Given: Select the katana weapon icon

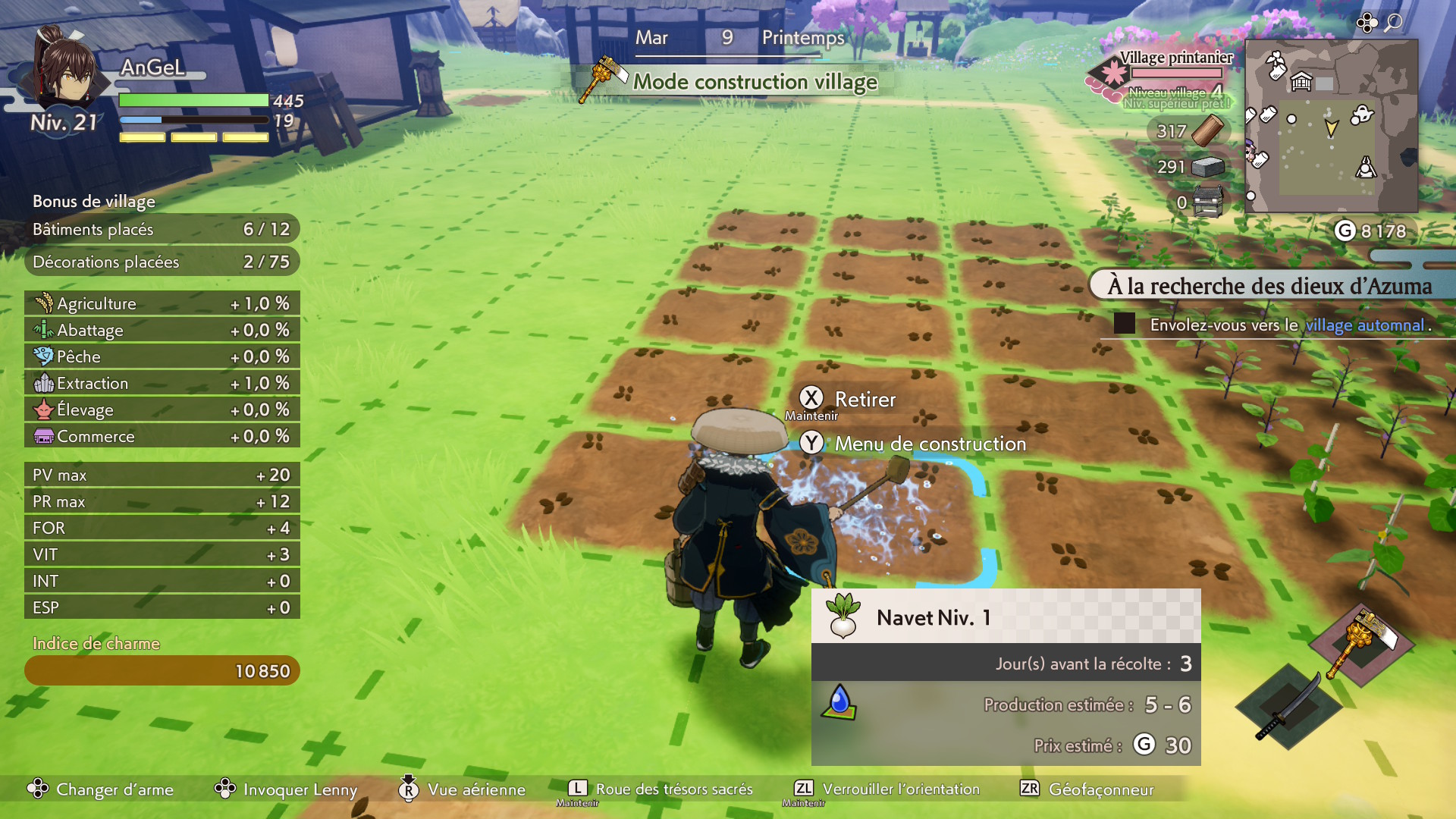Looking at the screenshot, I should click(1288, 707).
